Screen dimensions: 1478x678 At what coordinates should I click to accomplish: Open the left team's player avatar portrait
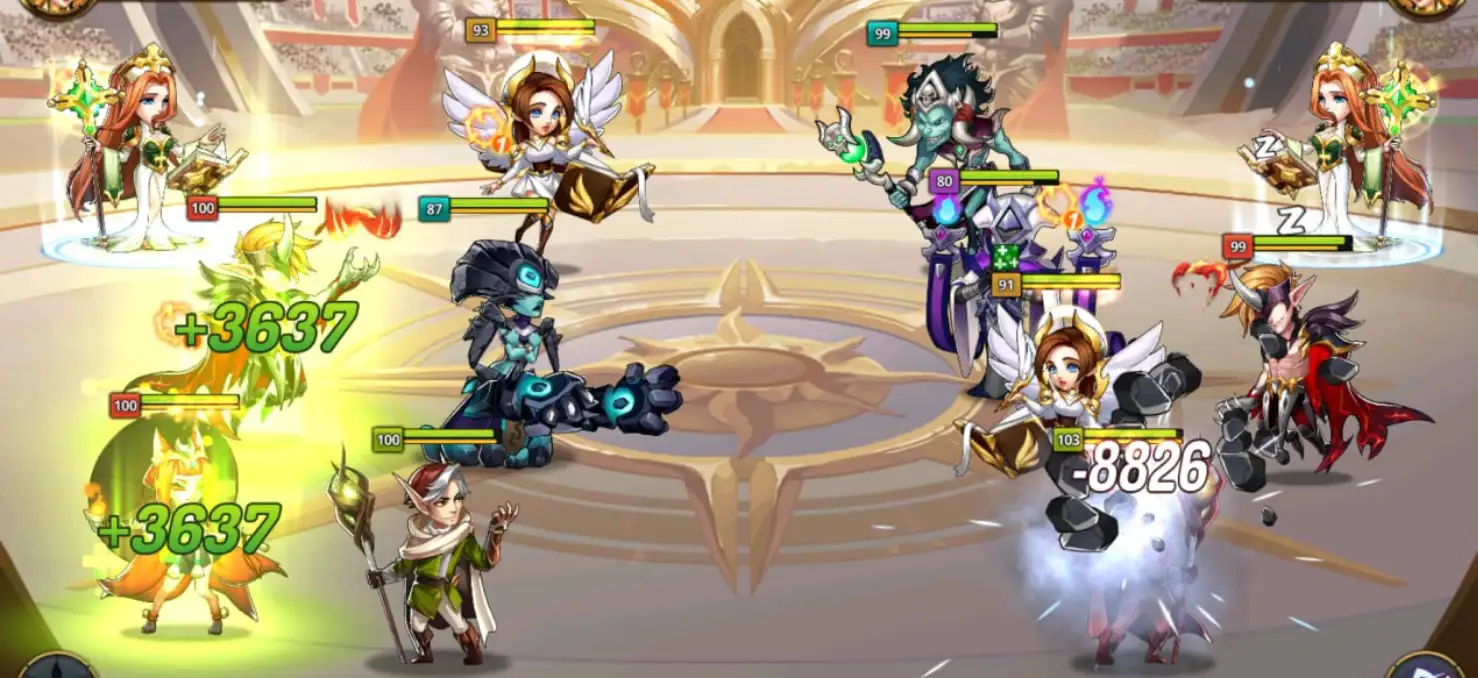point(56,6)
